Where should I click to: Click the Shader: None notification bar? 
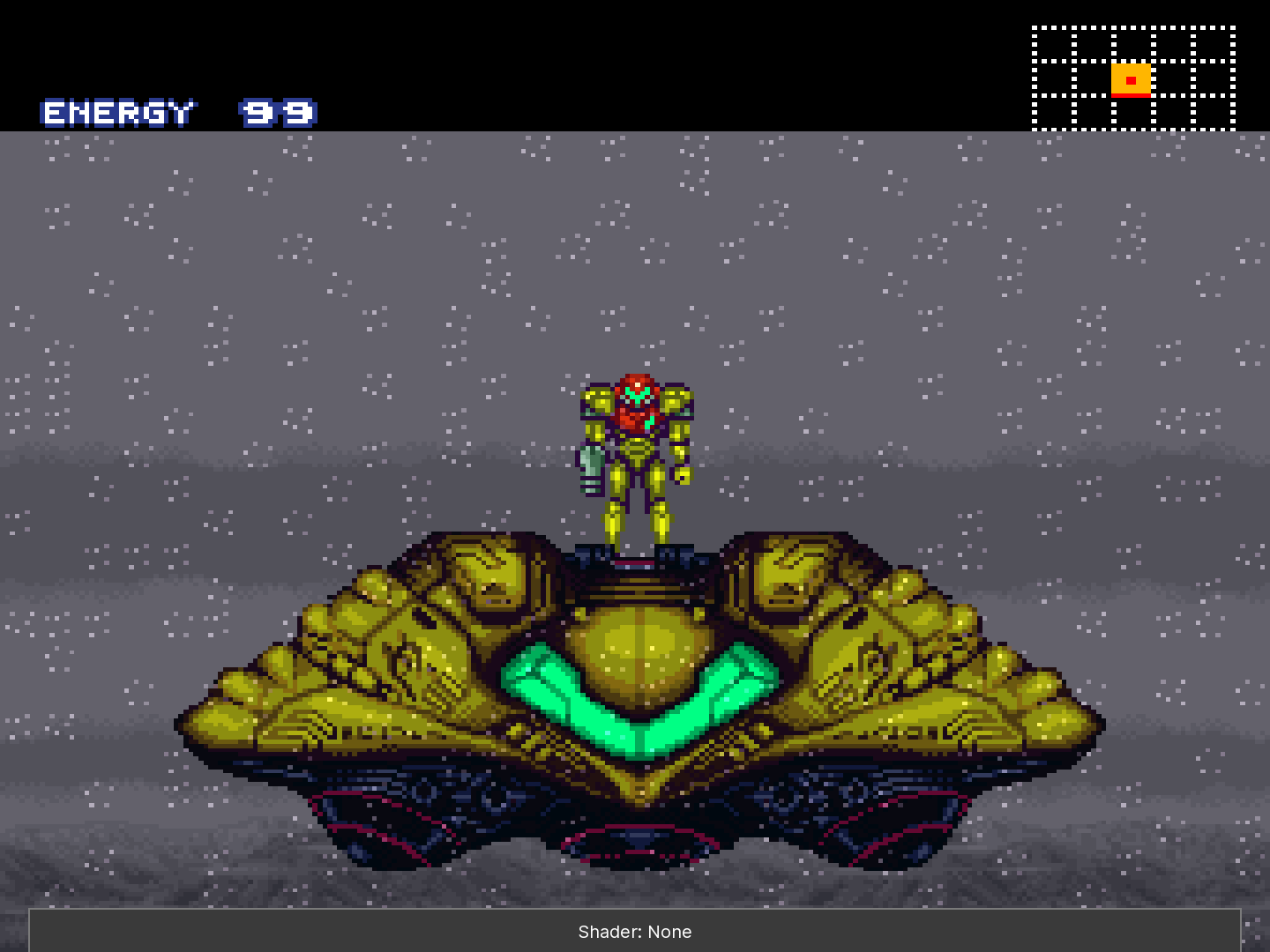tap(635, 931)
